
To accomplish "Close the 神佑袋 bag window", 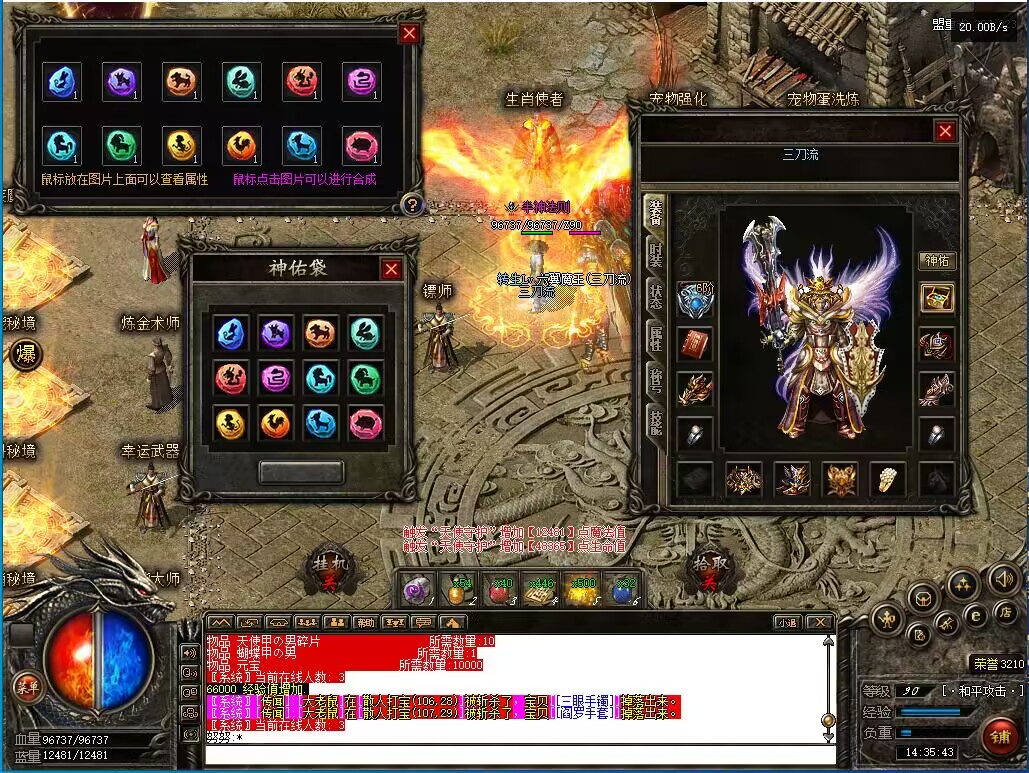I will coord(391,269).
